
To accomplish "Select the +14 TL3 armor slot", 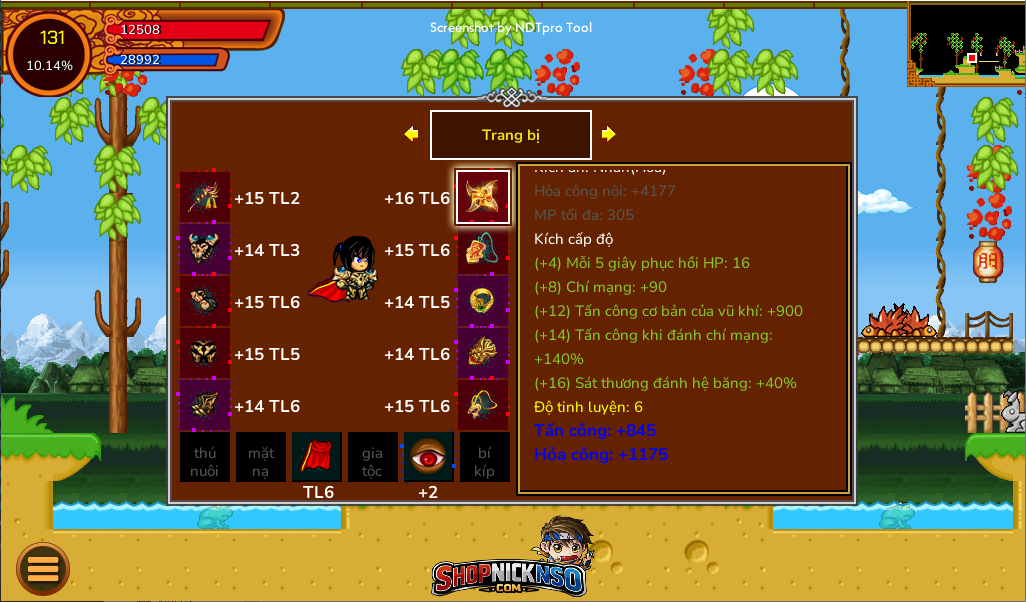I will (205, 249).
